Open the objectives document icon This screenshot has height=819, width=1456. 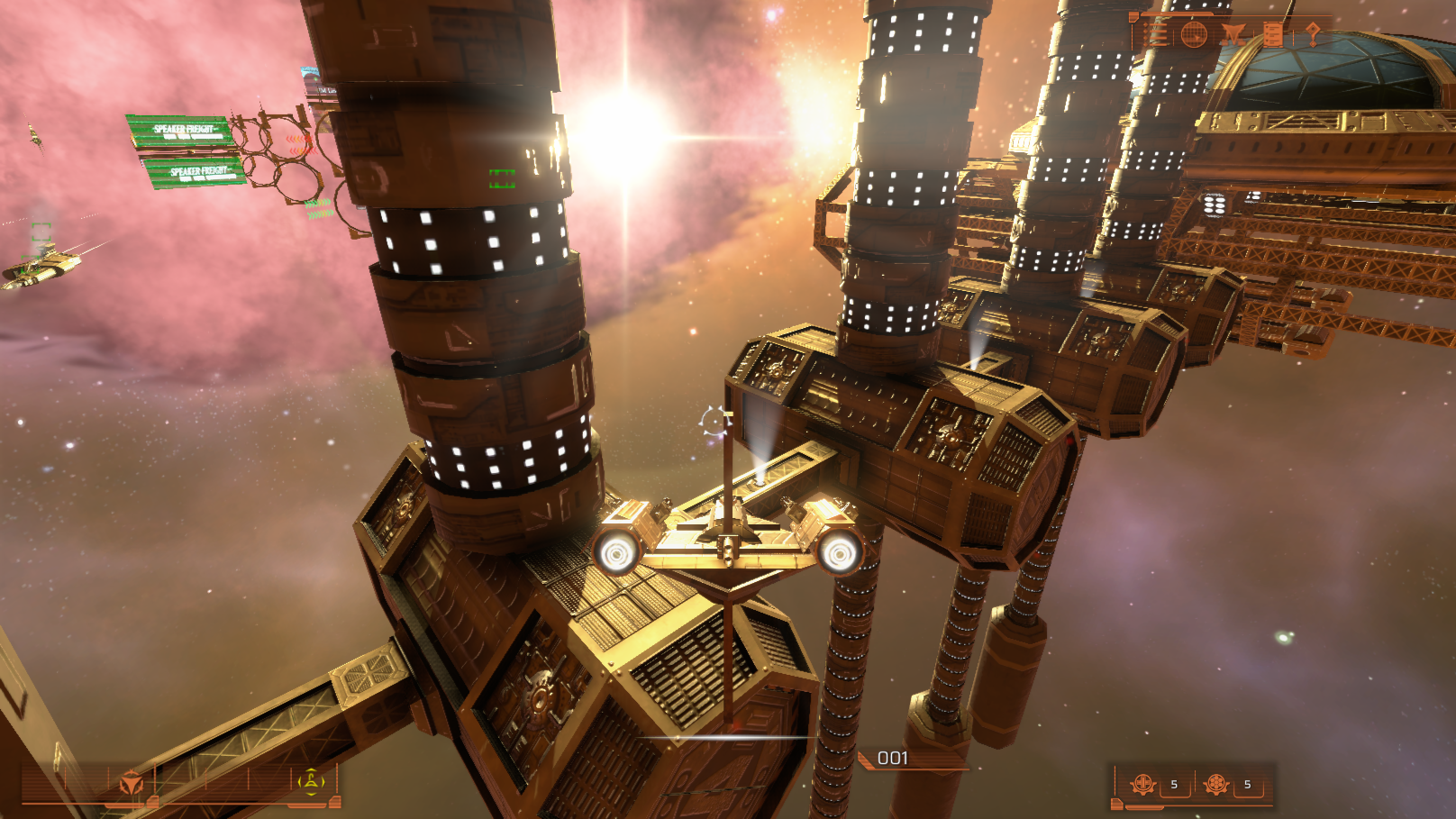(1273, 35)
